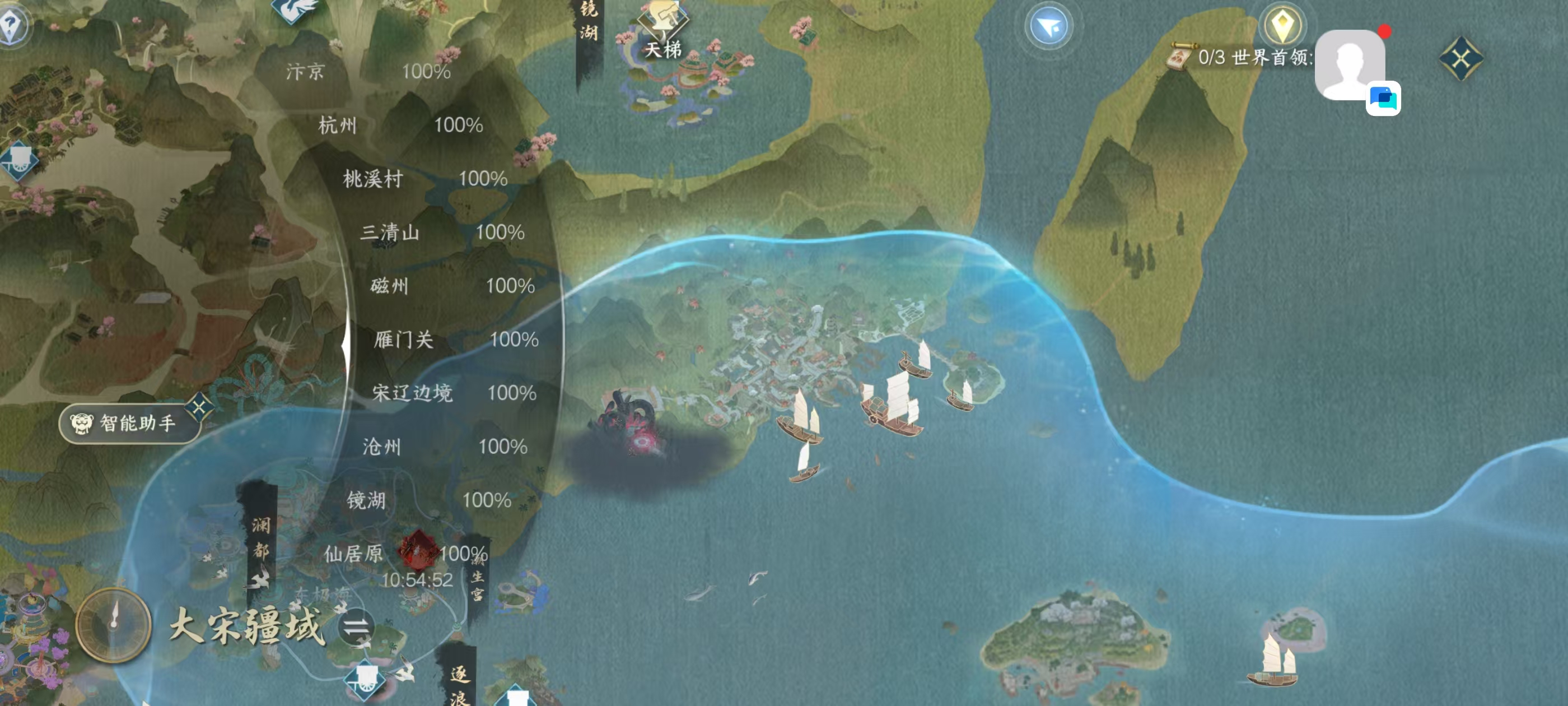
Task: Choose 杭州 from the region list
Action: pos(338,126)
